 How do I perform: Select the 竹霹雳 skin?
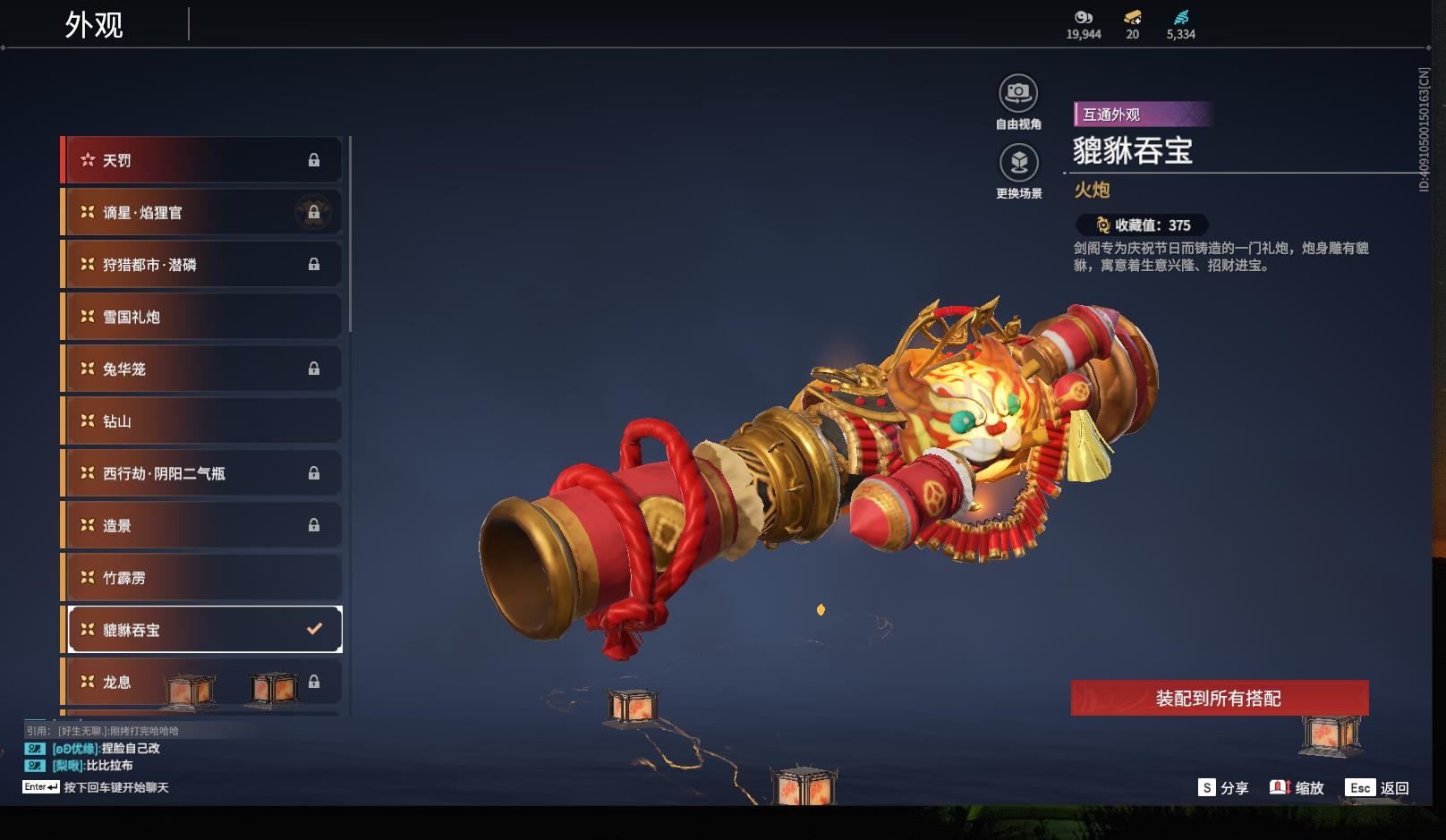click(204, 578)
